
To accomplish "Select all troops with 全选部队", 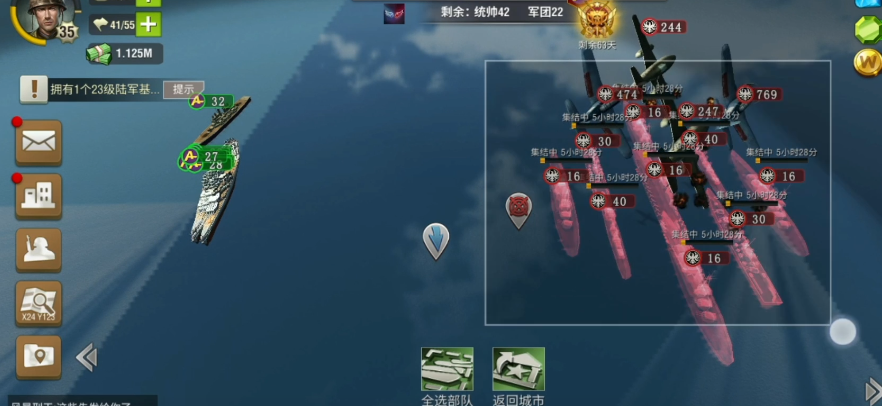I will click(x=447, y=370).
